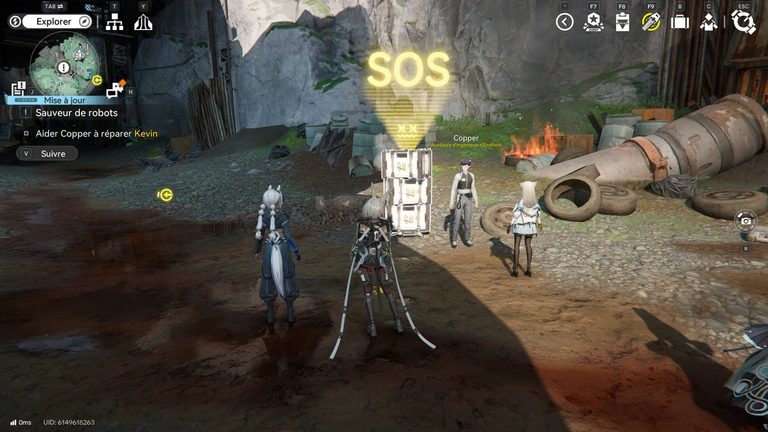Open the hierarchy tree diagram icon
The width and height of the screenshot is (768, 432).
tap(114, 22)
